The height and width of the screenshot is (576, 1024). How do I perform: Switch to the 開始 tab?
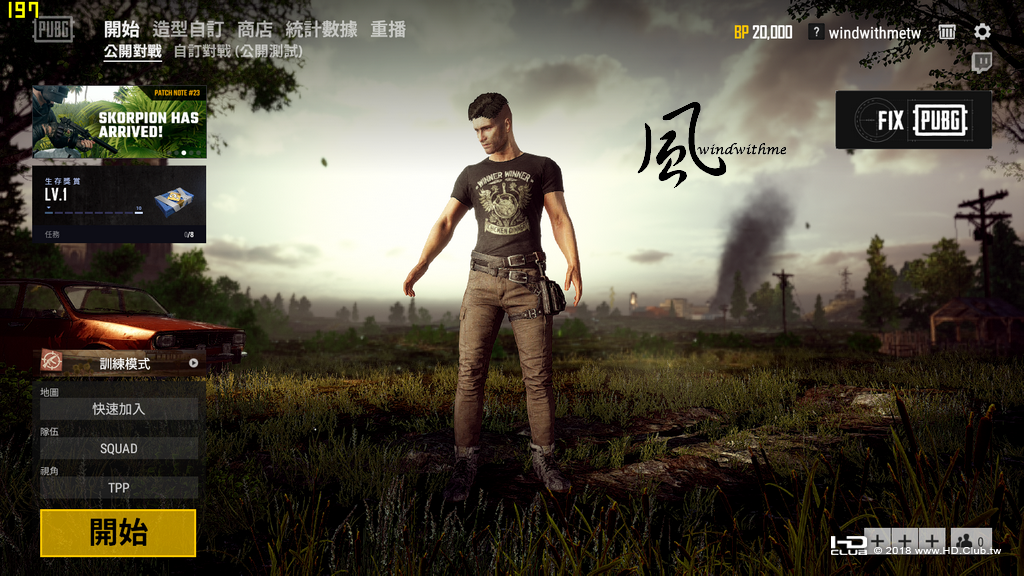[121, 29]
